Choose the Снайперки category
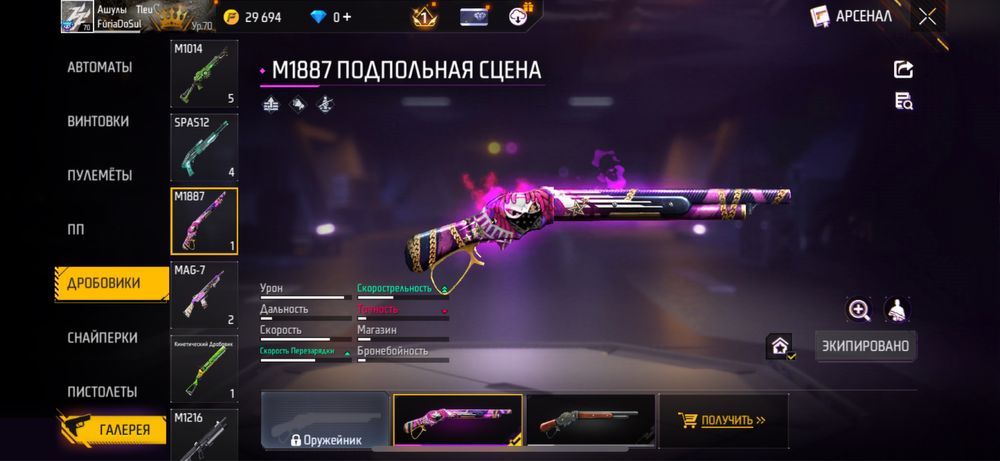 pyautogui.click(x=102, y=338)
